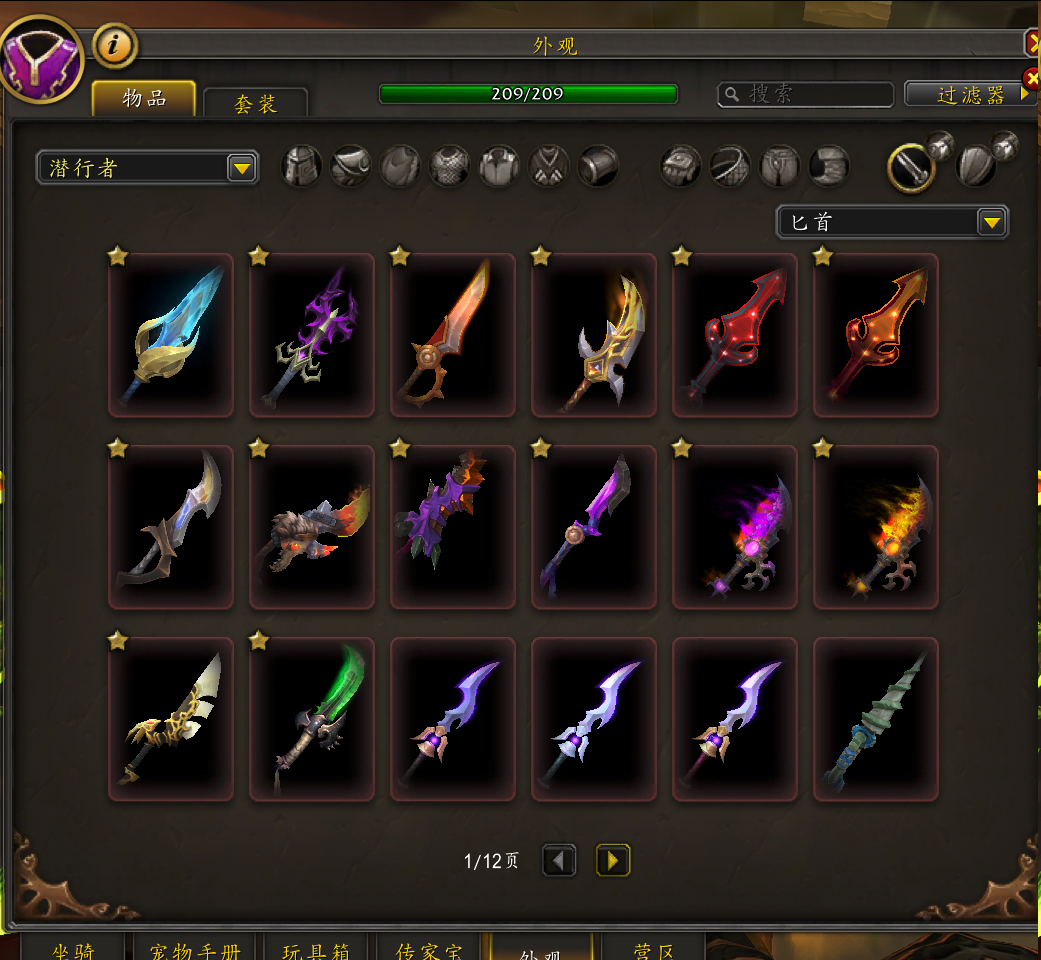Select the teal spiral spike dagger
The height and width of the screenshot is (960, 1041).
coord(876,719)
